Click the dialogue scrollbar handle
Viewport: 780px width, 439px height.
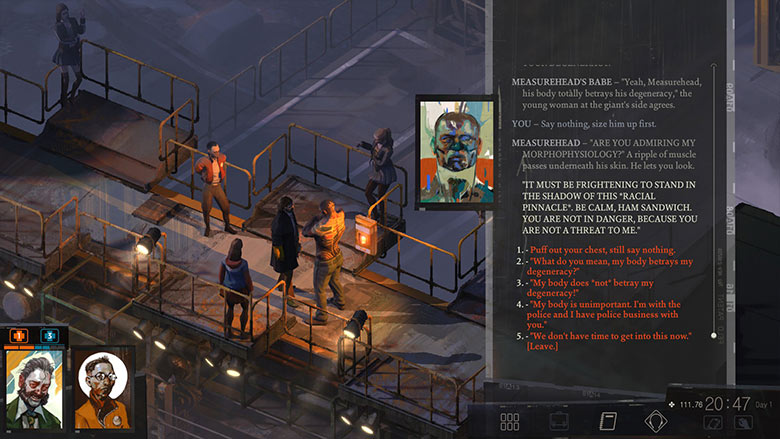714,336
